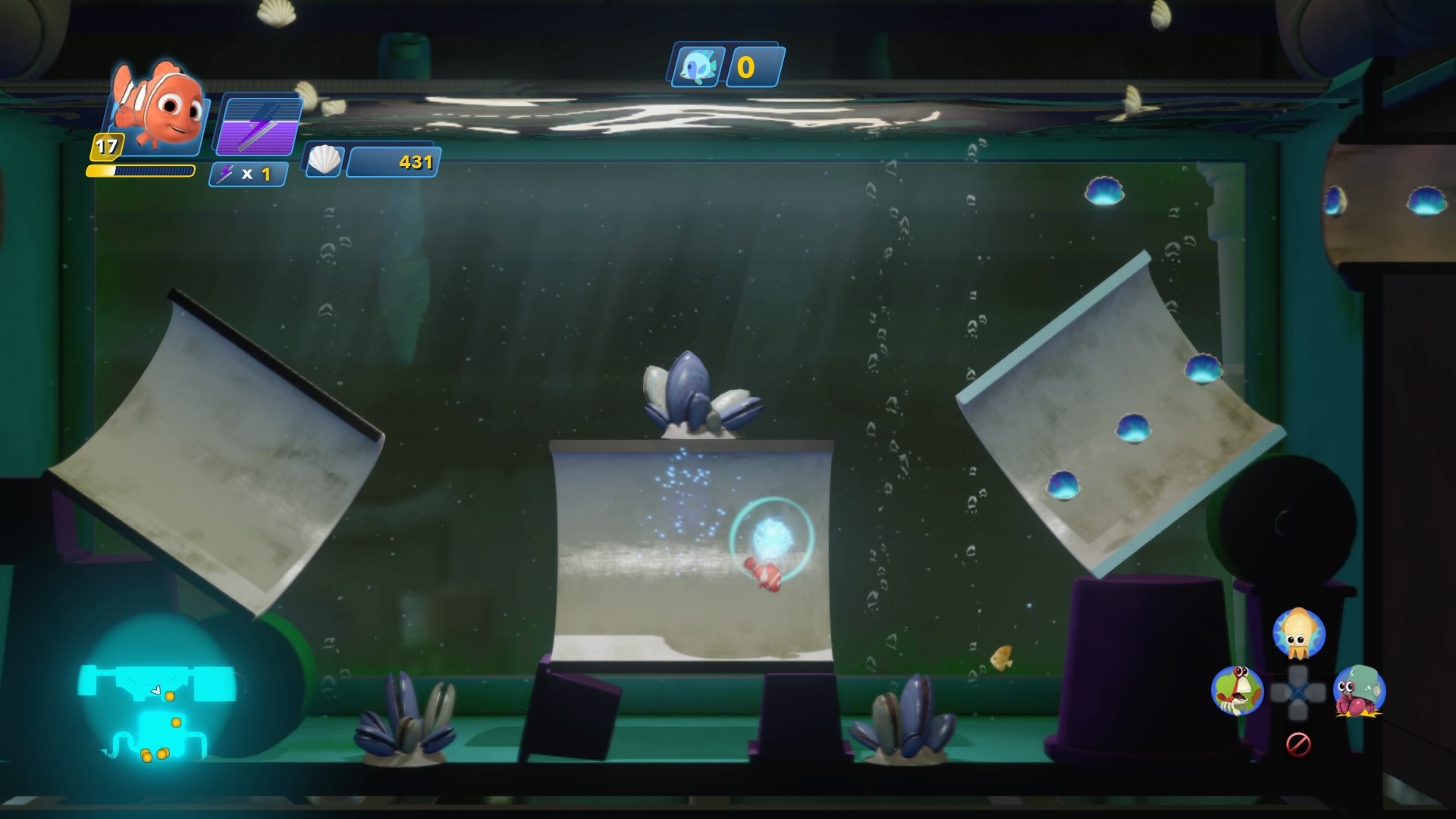Screen dimensions: 1456x819
Task: Click the white shell currency icon
Action: 325,162
